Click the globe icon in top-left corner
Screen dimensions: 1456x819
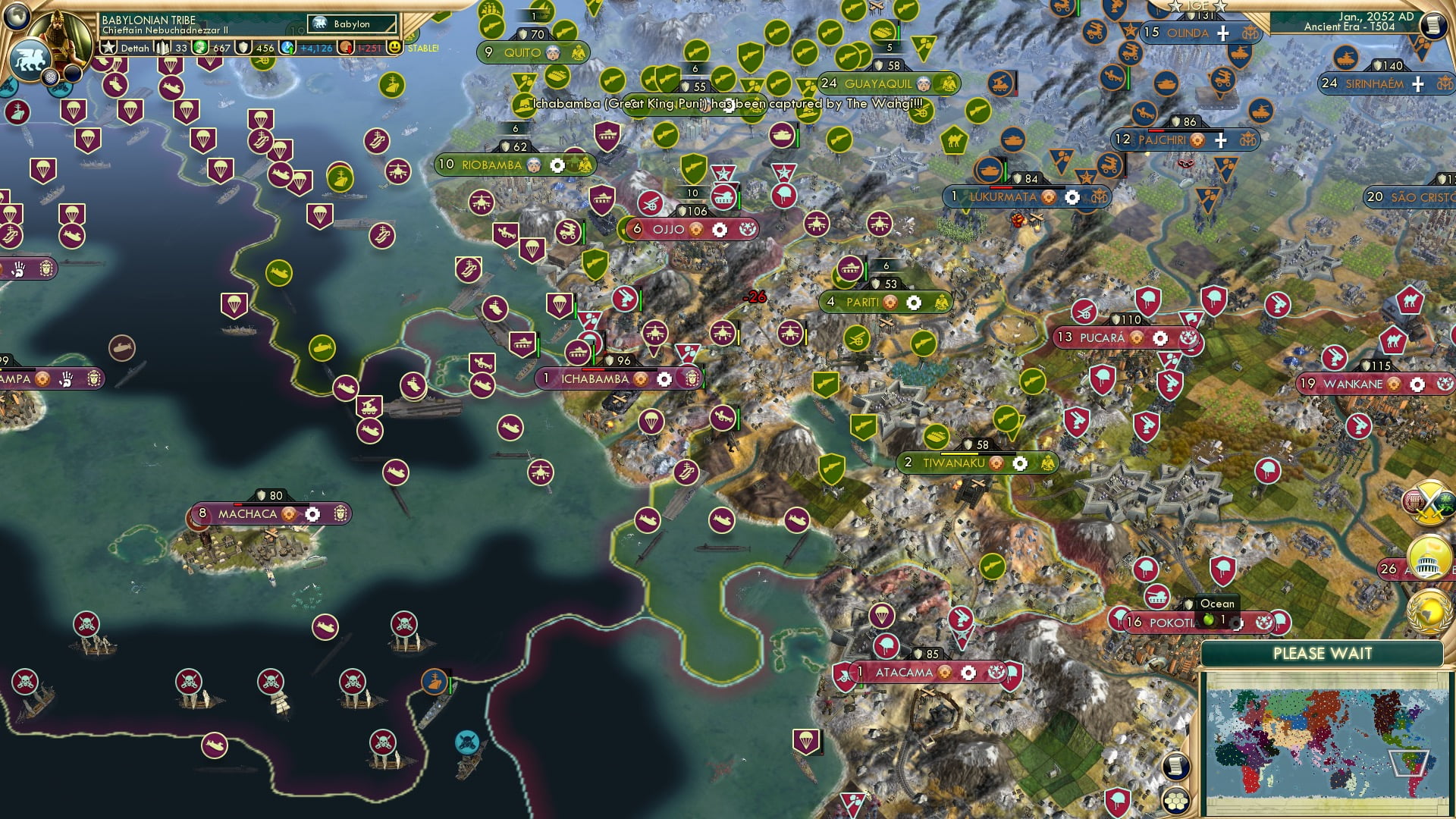(x=15, y=17)
